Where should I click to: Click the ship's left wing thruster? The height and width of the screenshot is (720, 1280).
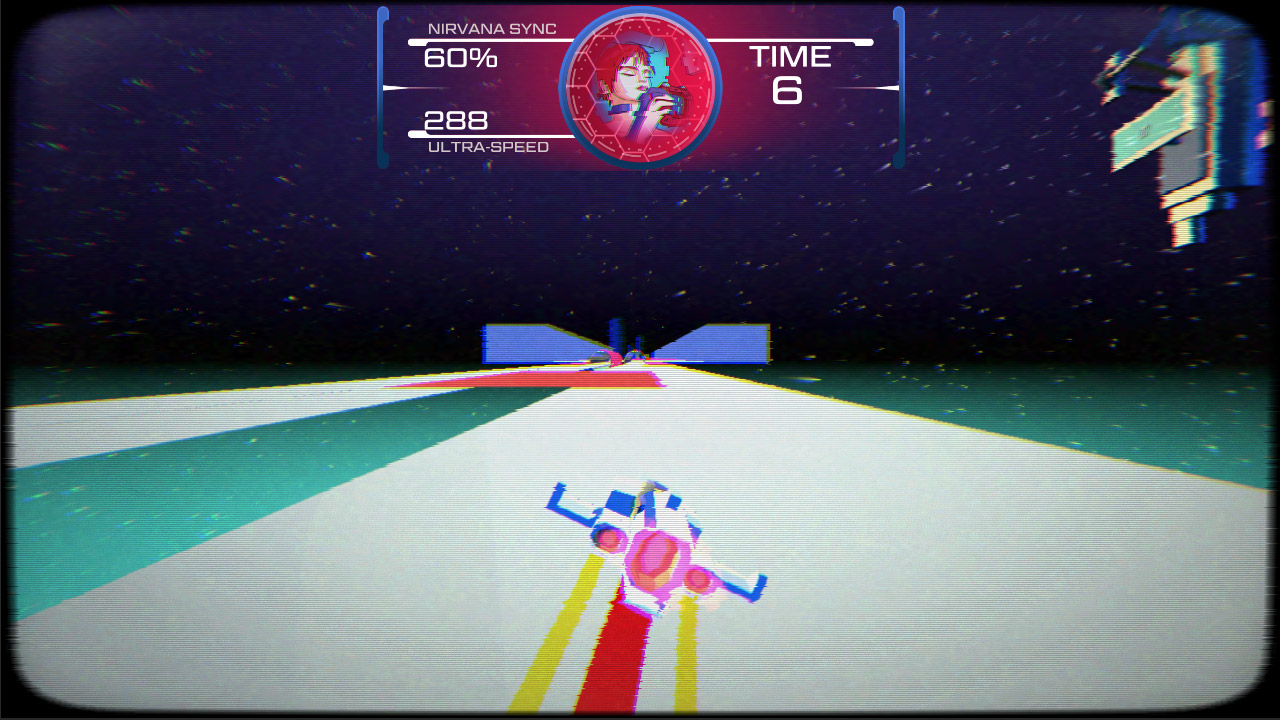[x=605, y=538]
